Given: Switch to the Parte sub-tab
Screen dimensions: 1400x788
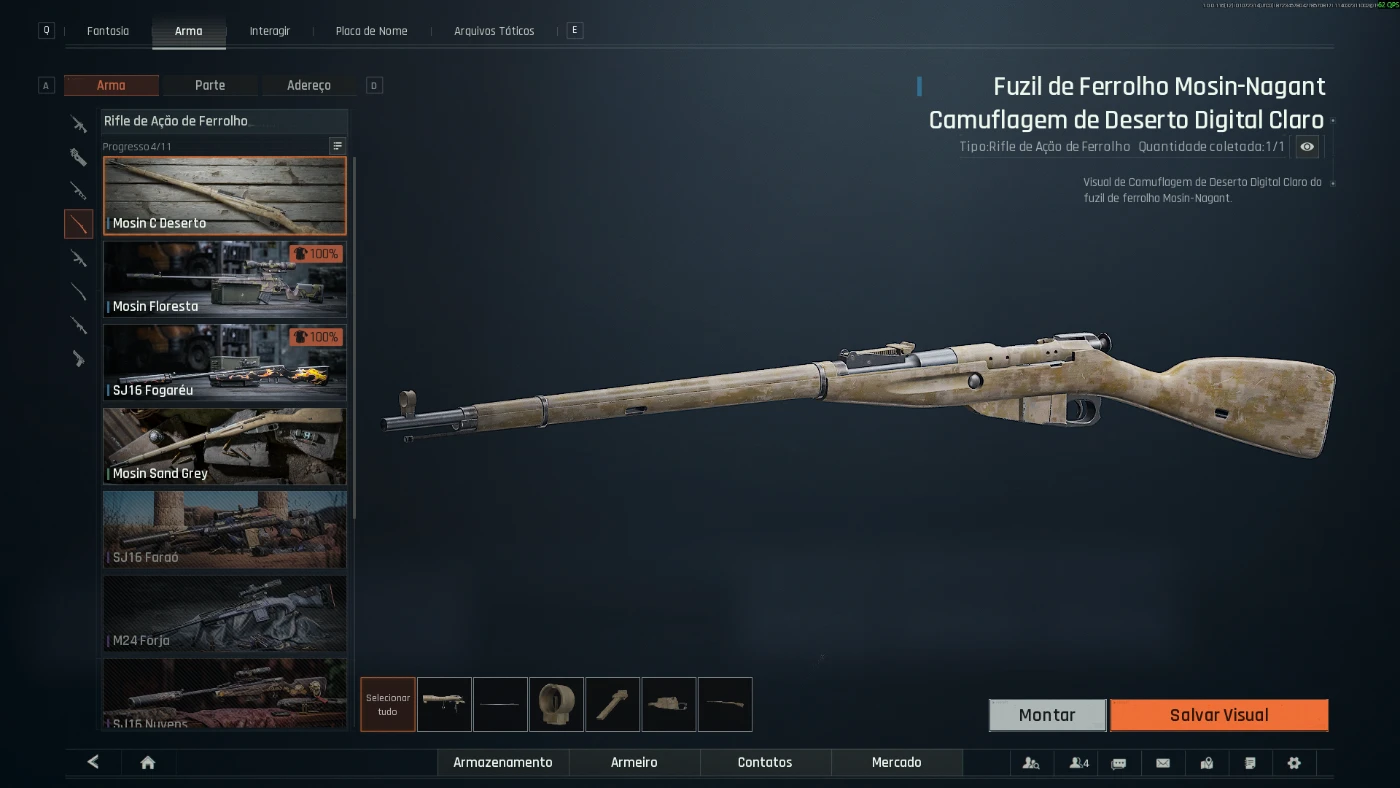Looking at the screenshot, I should coord(210,86).
